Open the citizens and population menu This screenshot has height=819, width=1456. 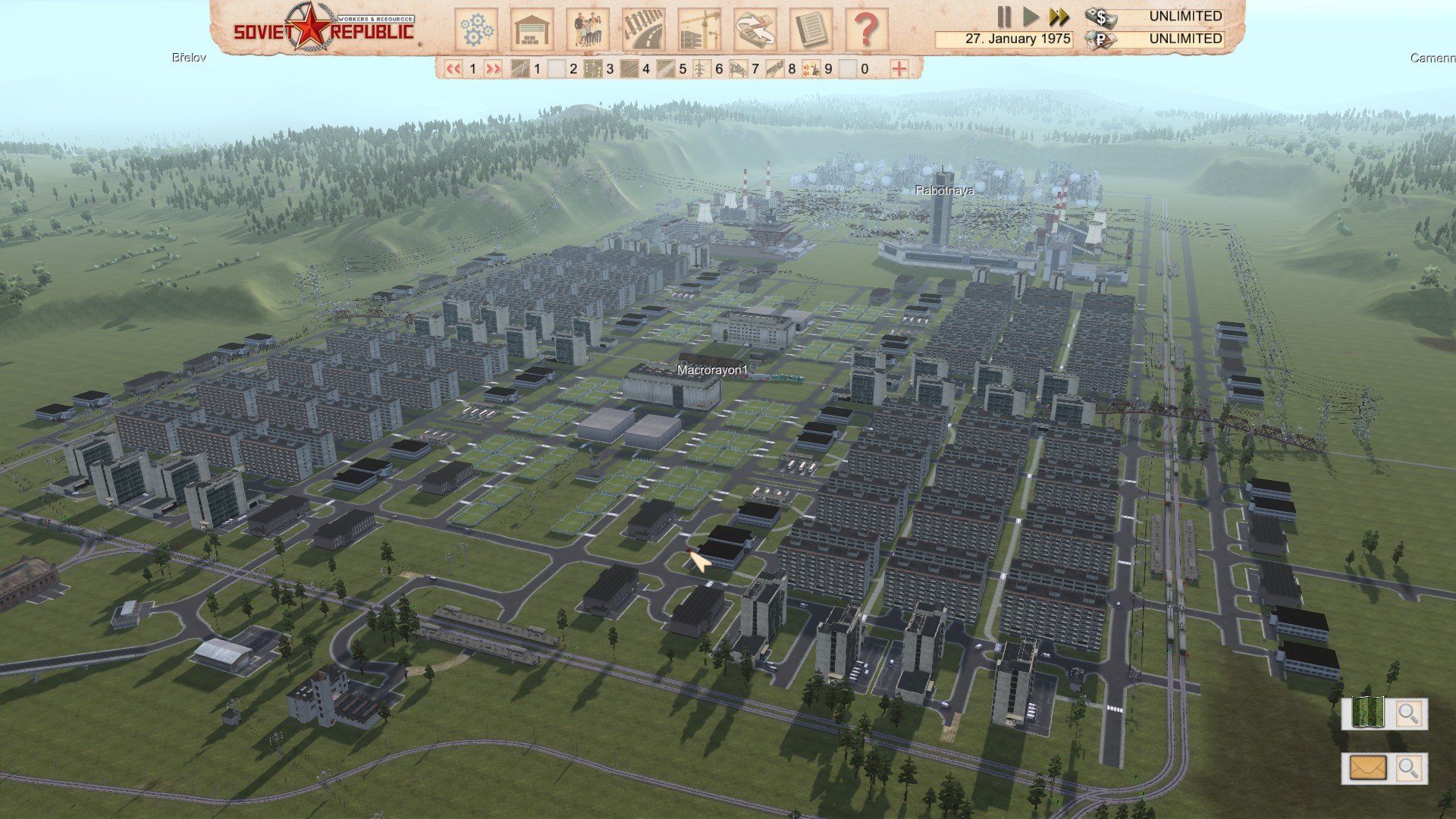click(x=588, y=30)
